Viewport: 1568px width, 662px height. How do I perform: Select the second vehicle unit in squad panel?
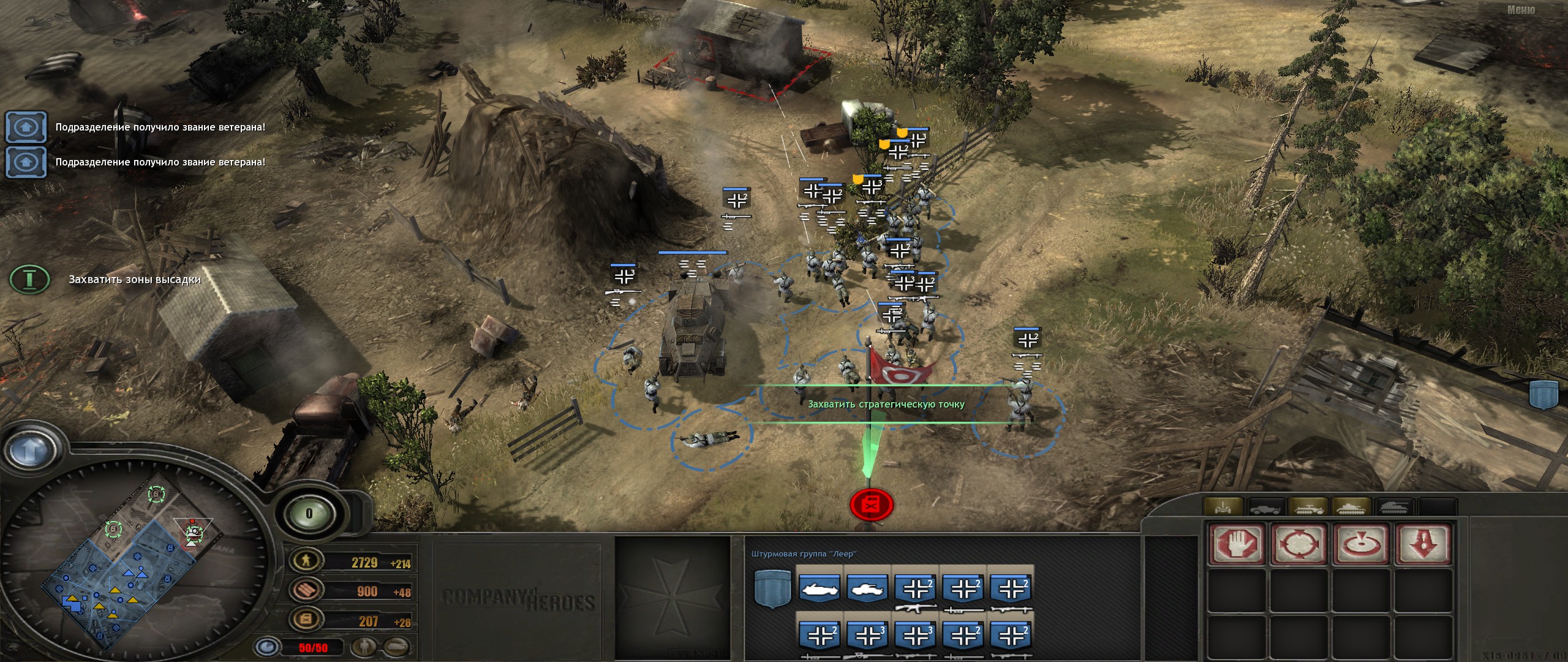867,588
